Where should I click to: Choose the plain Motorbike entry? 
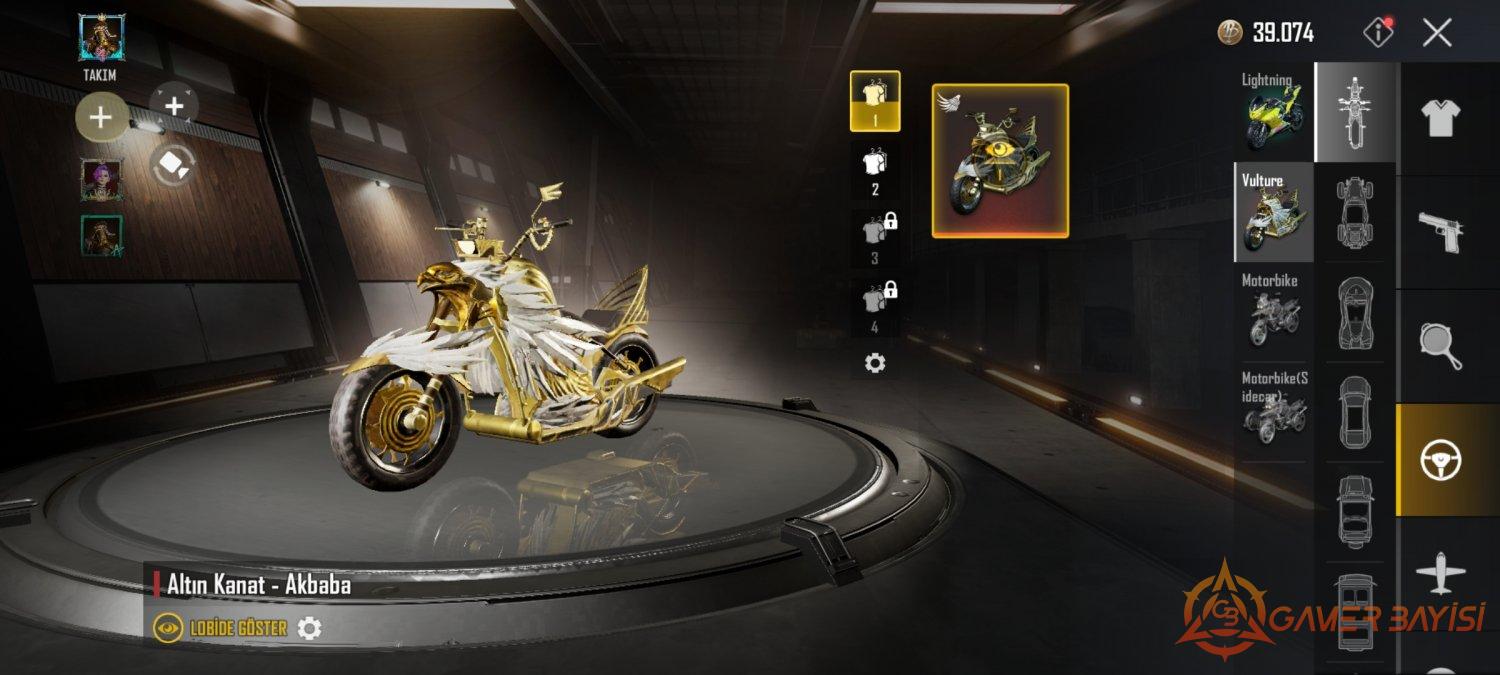click(x=1274, y=311)
